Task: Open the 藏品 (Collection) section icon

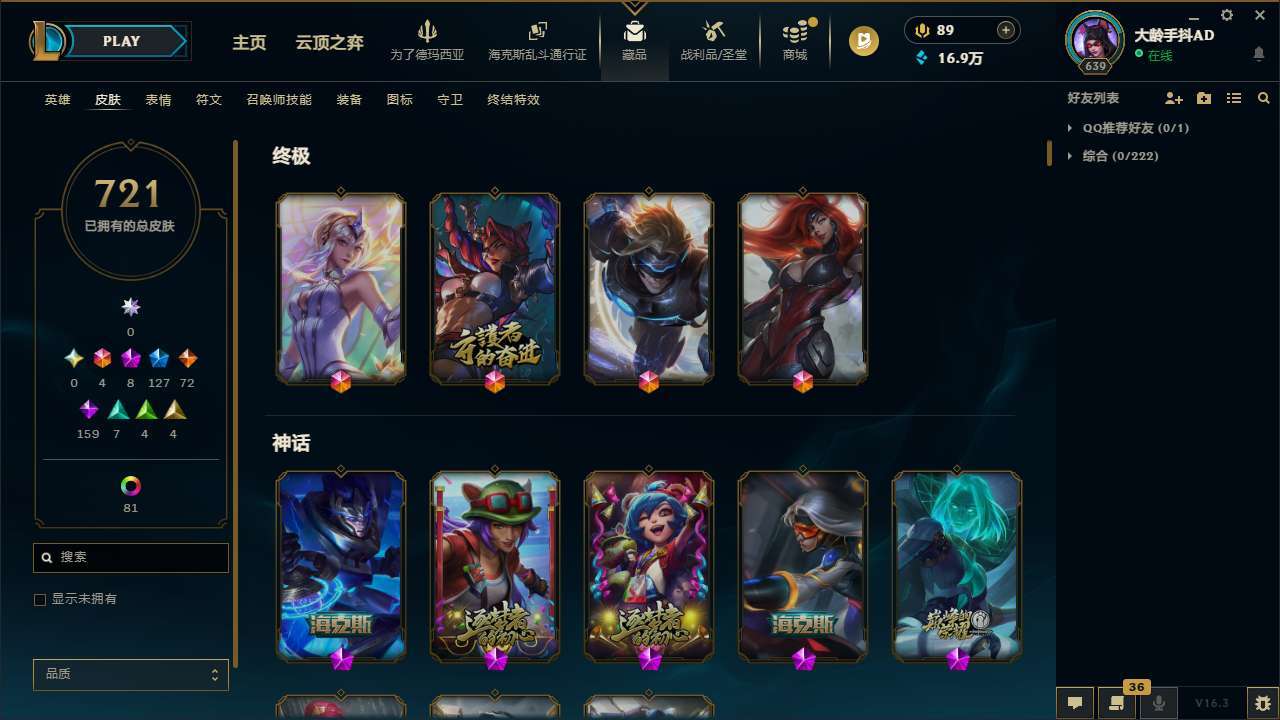Action: [634, 40]
